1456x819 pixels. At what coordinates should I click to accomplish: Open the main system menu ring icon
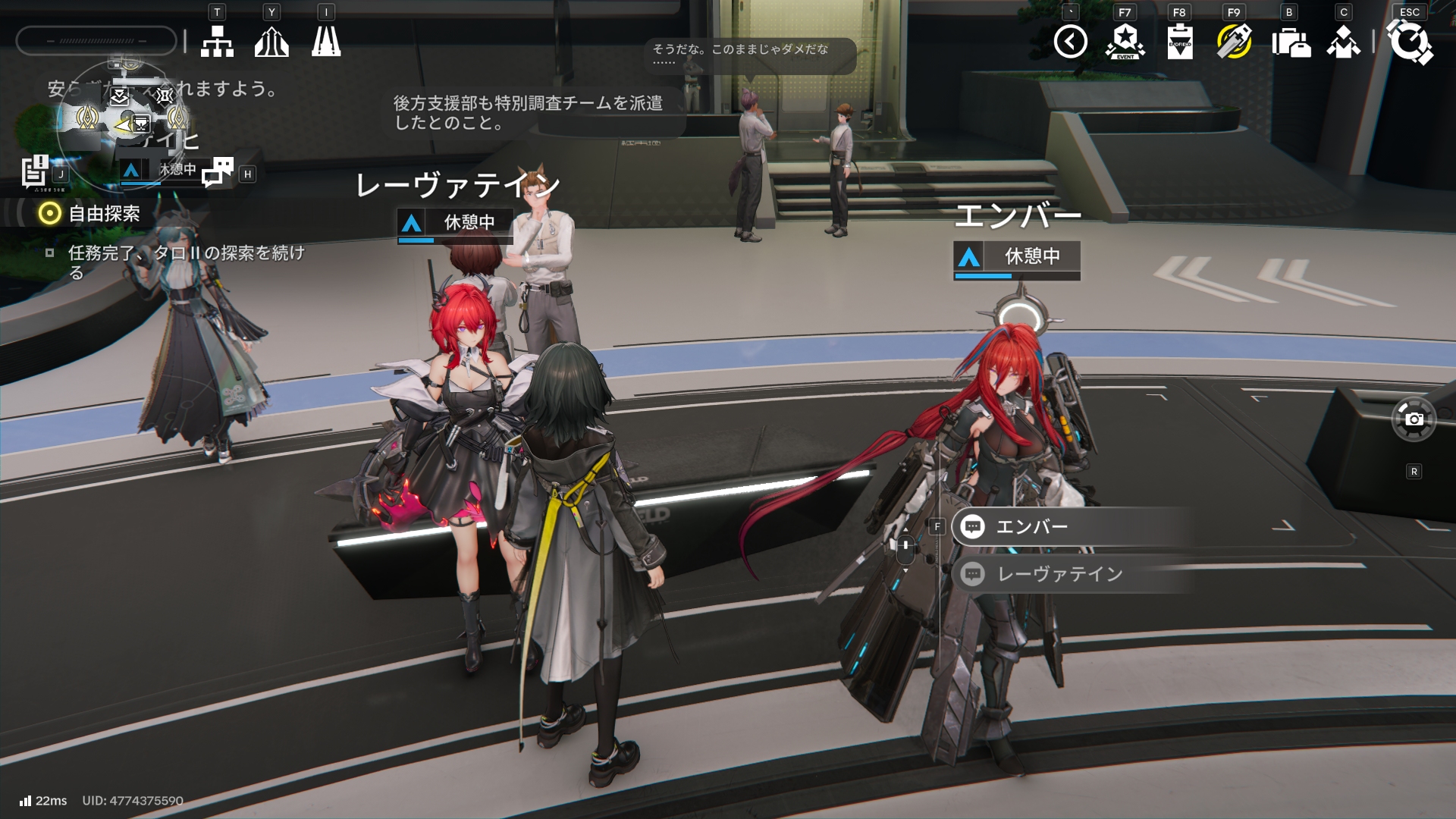click(1410, 42)
